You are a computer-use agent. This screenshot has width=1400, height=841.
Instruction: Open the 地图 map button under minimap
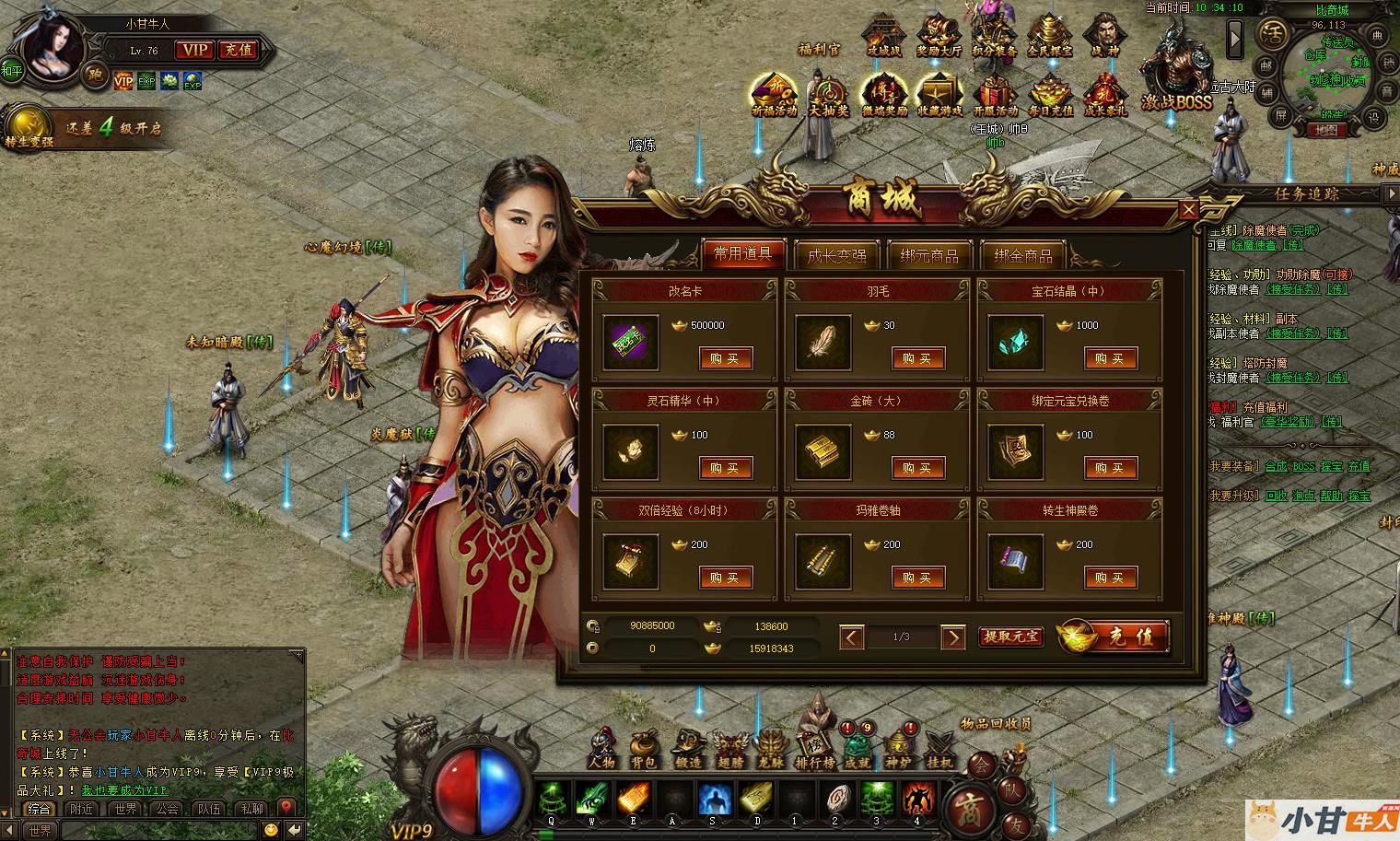pyautogui.click(x=1325, y=130)
